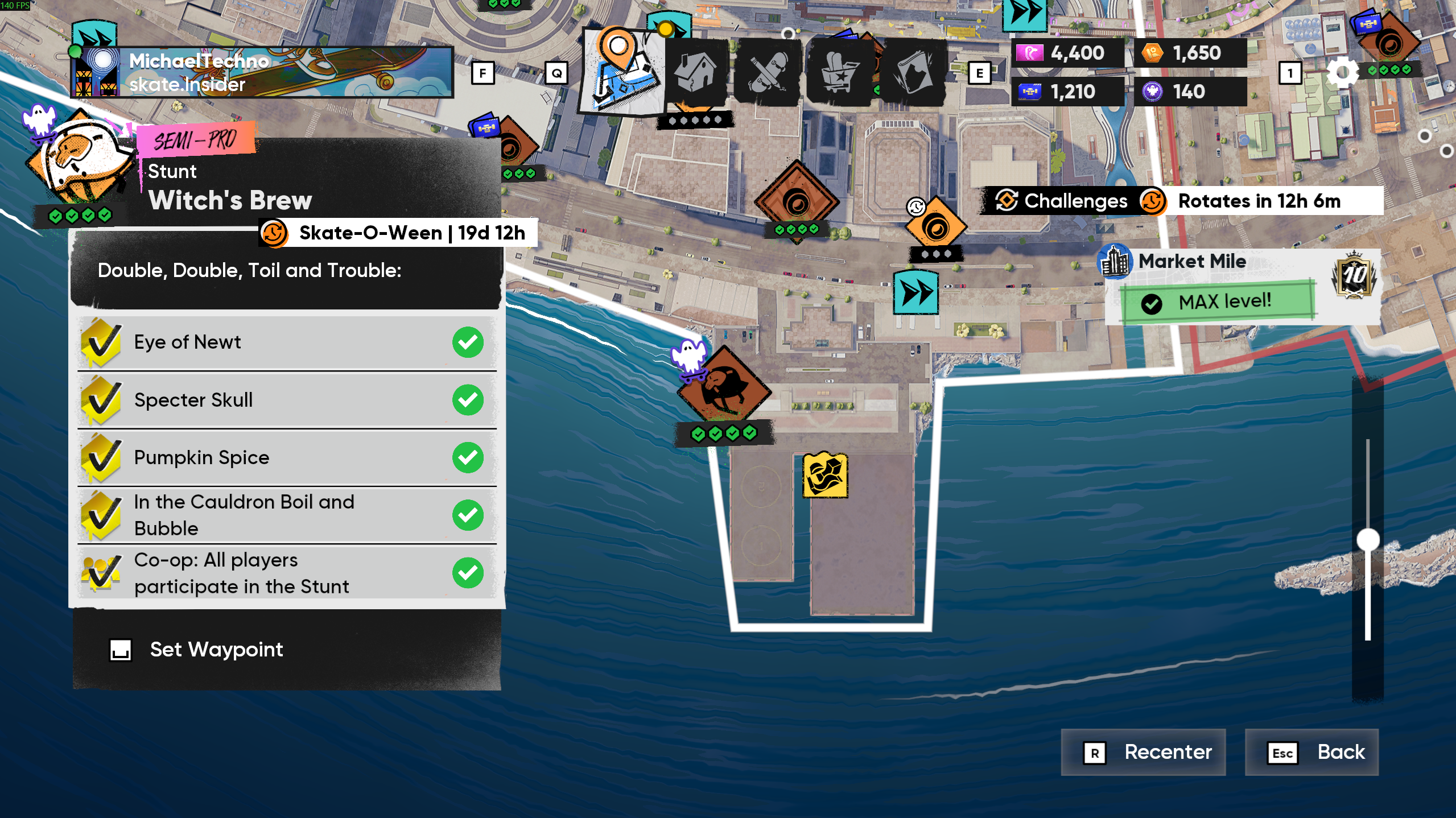
Task: Click the map zoom slider handle
Action: [1368, 539]
